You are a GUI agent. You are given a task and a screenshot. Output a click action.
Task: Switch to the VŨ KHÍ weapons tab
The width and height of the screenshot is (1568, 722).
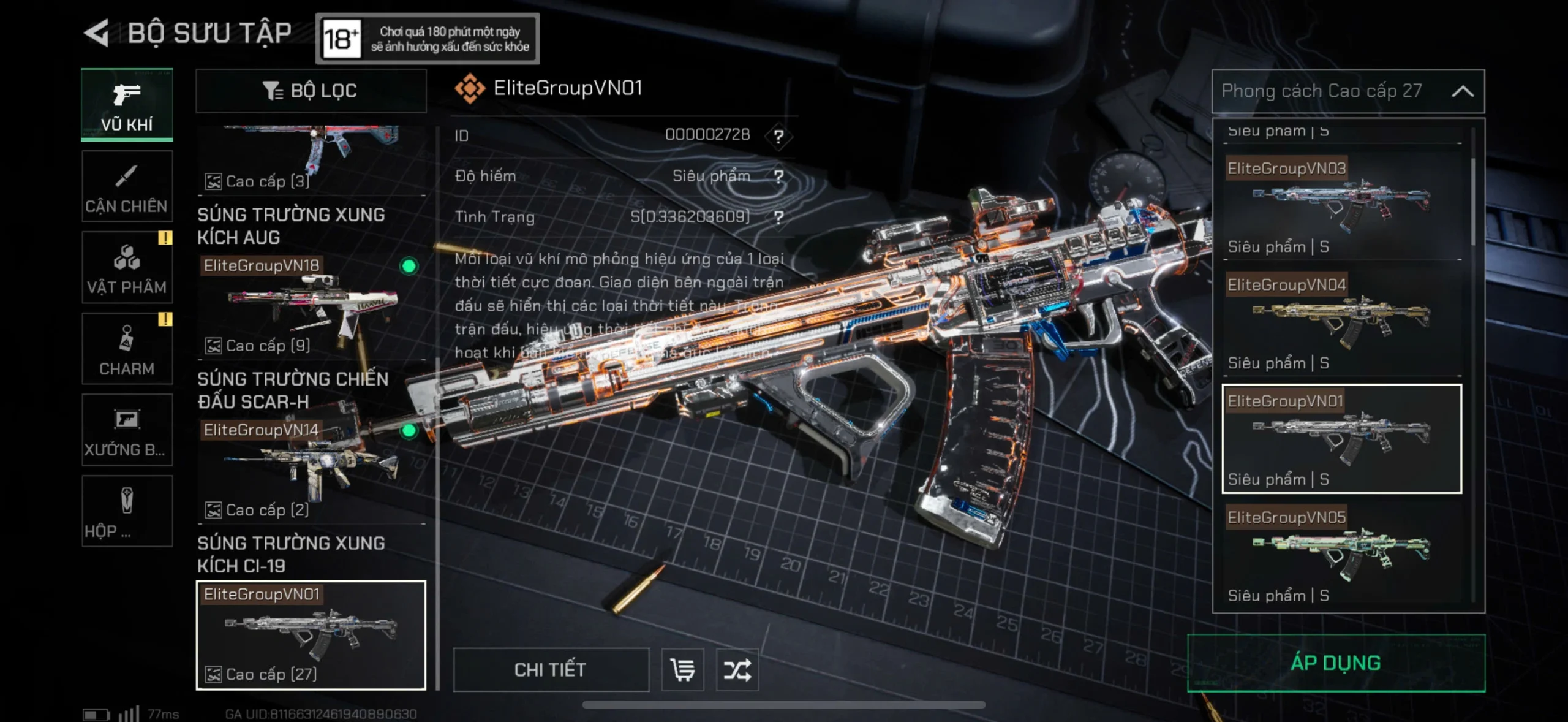coord(127,104)
